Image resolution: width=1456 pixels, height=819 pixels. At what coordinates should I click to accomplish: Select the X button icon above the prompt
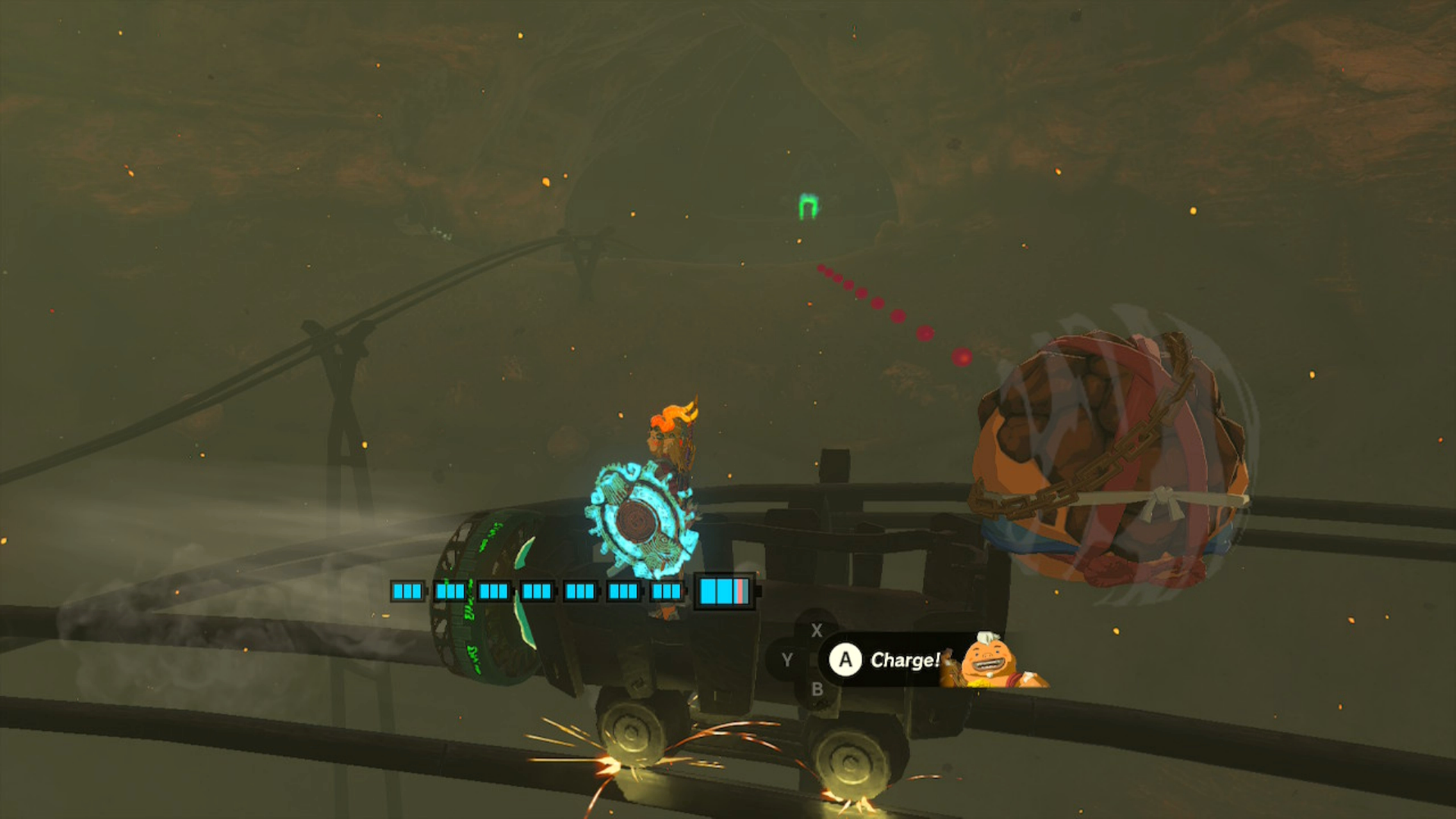click(x=818, y=630)
